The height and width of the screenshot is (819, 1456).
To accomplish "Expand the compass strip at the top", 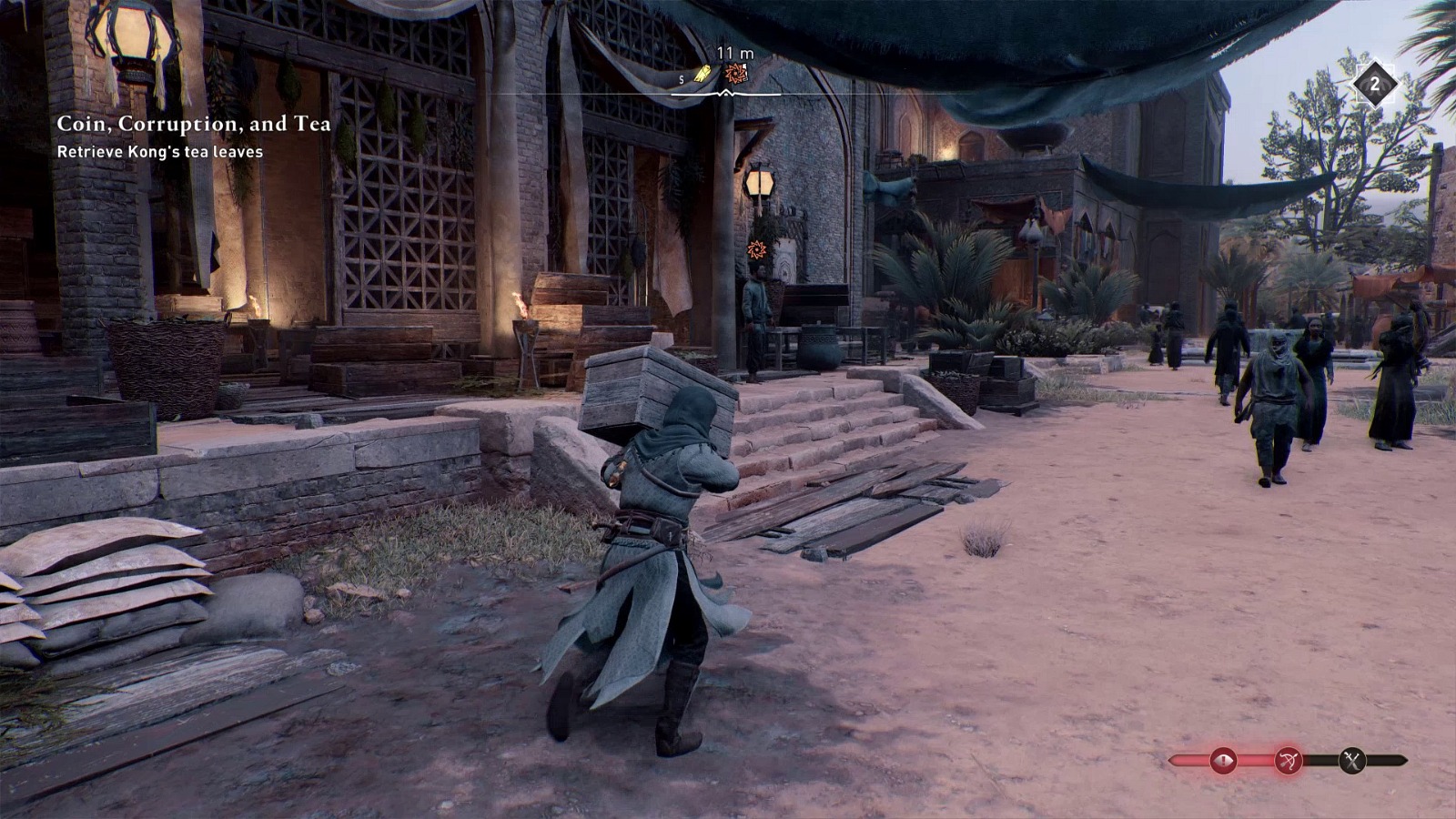I will pos(728,91).
